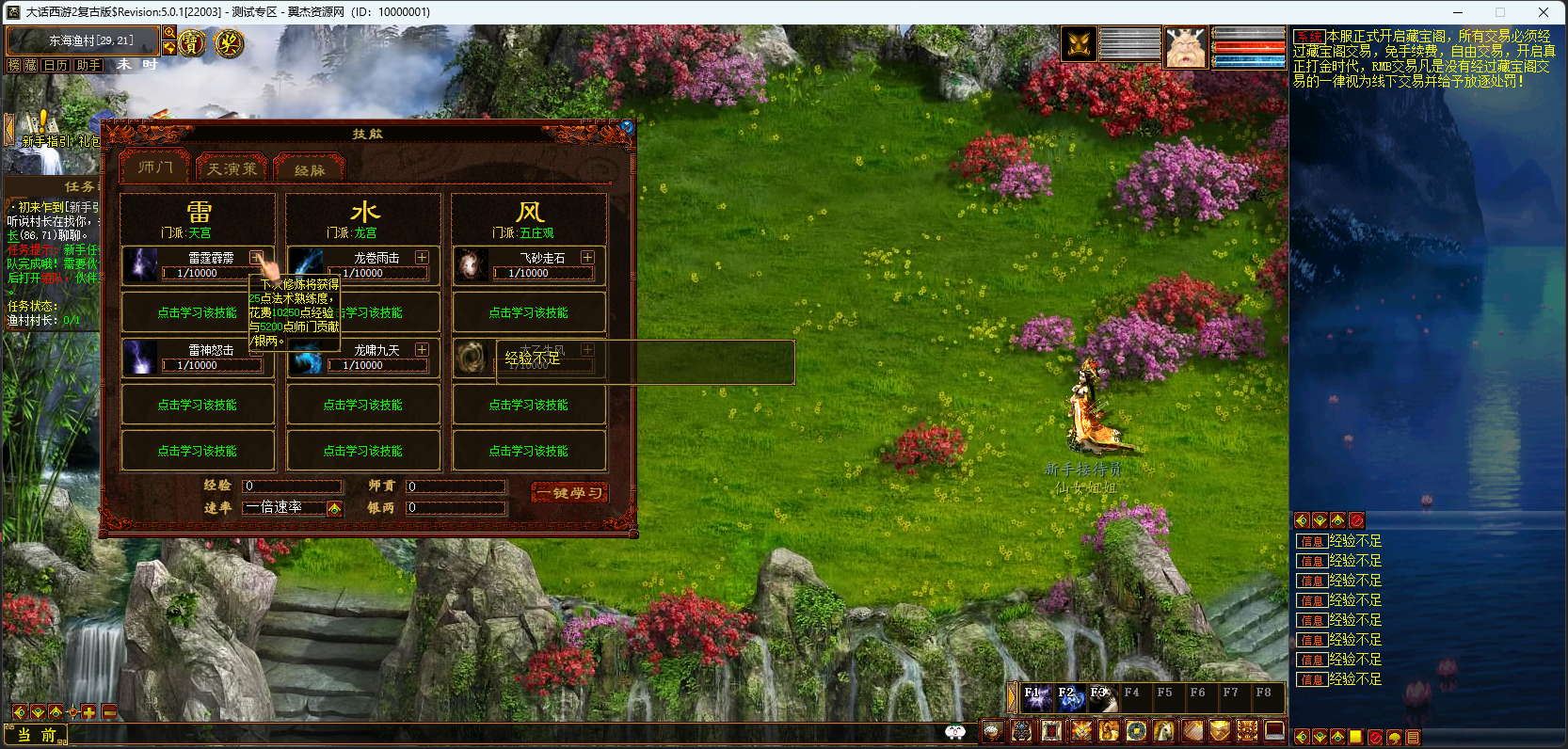Image resolution: width=1568 pixels, height=749 pixels.
Task: Click the magnifier zoom icon by the map name
Action: click(x=169, y=33)
